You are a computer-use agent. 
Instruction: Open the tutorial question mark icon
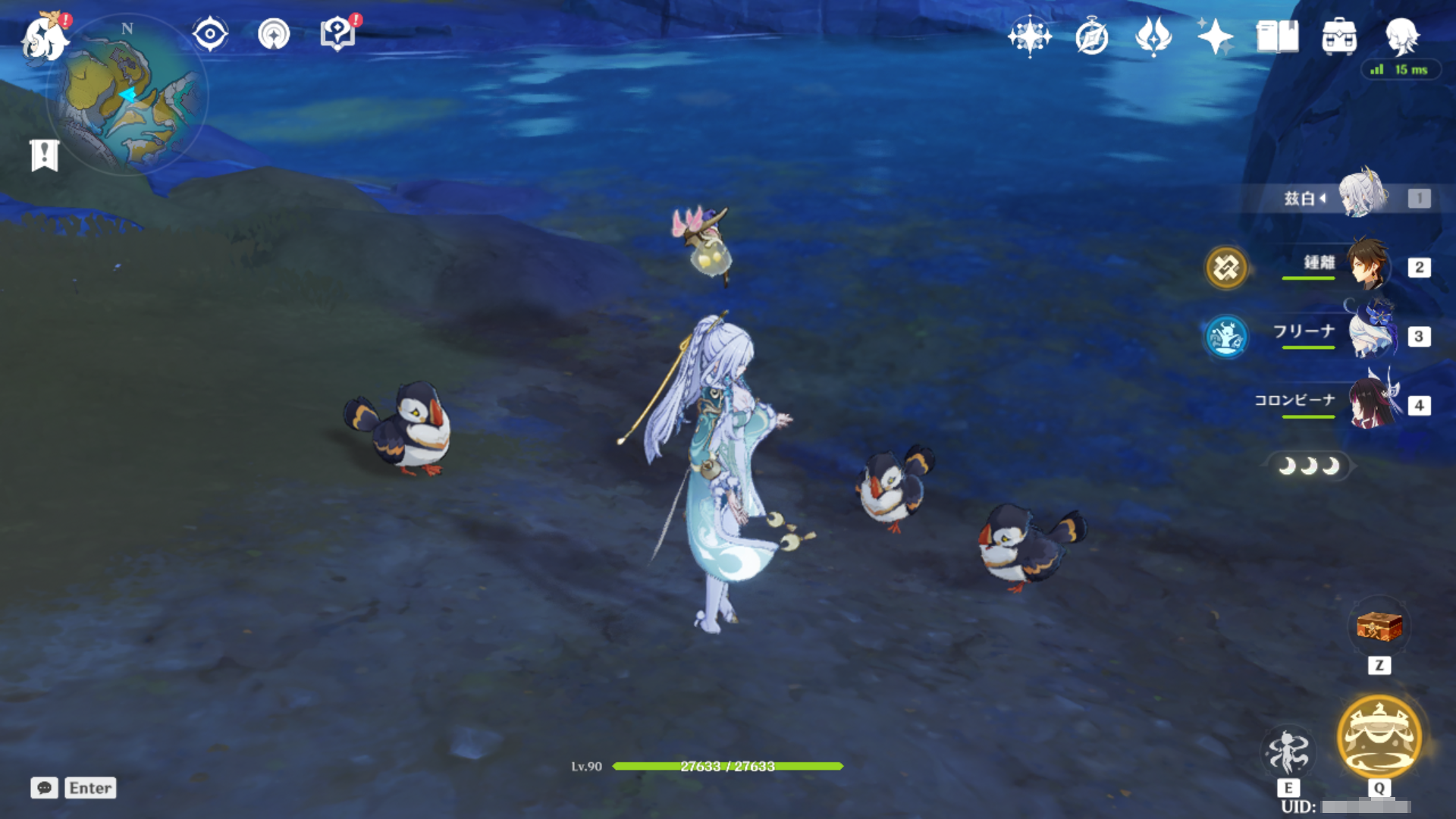point(337,34)
